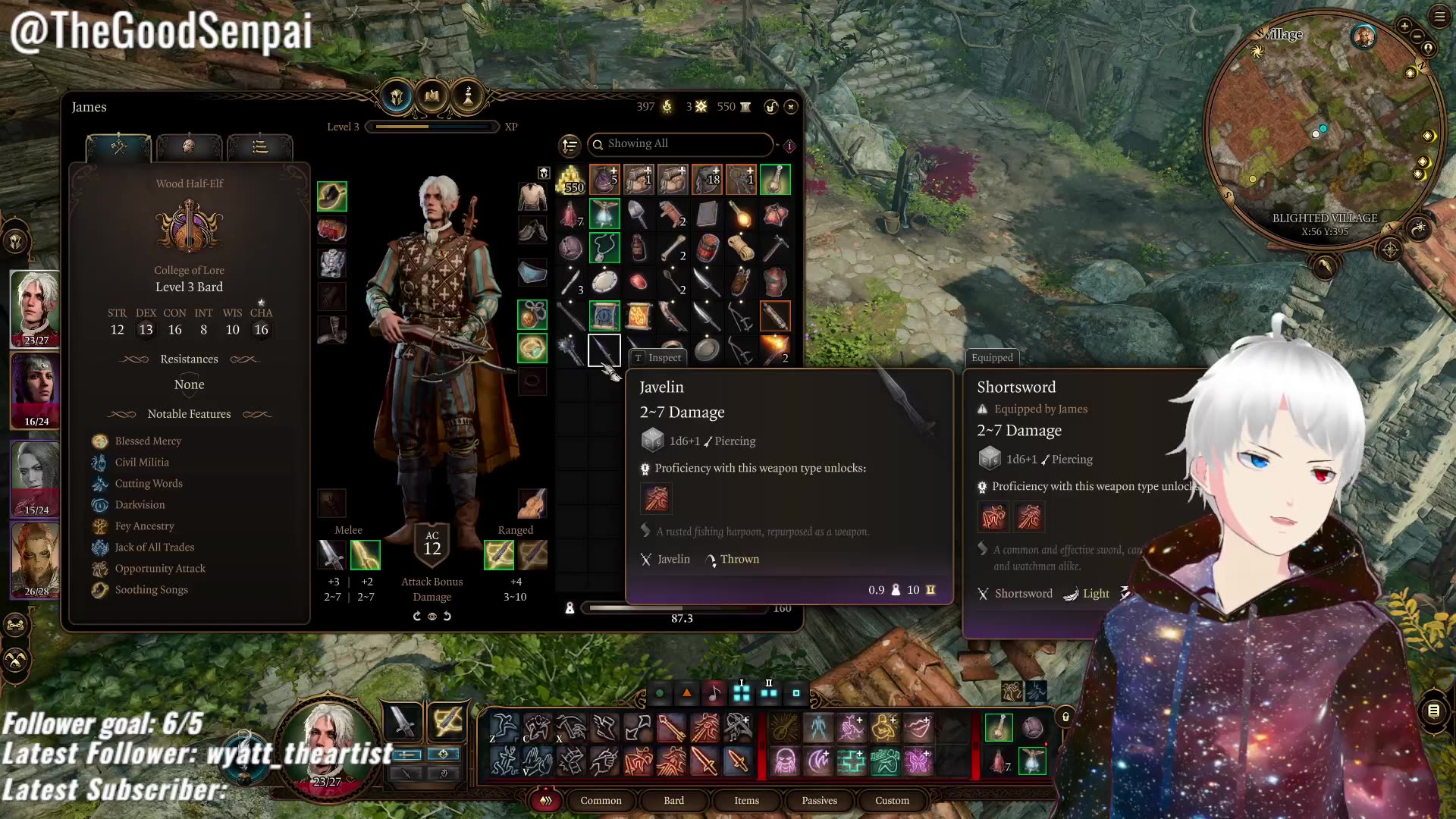Switch hotbar to the Common tab
The width and height of the screenshot is (1456, 819).
pos(601,800)
